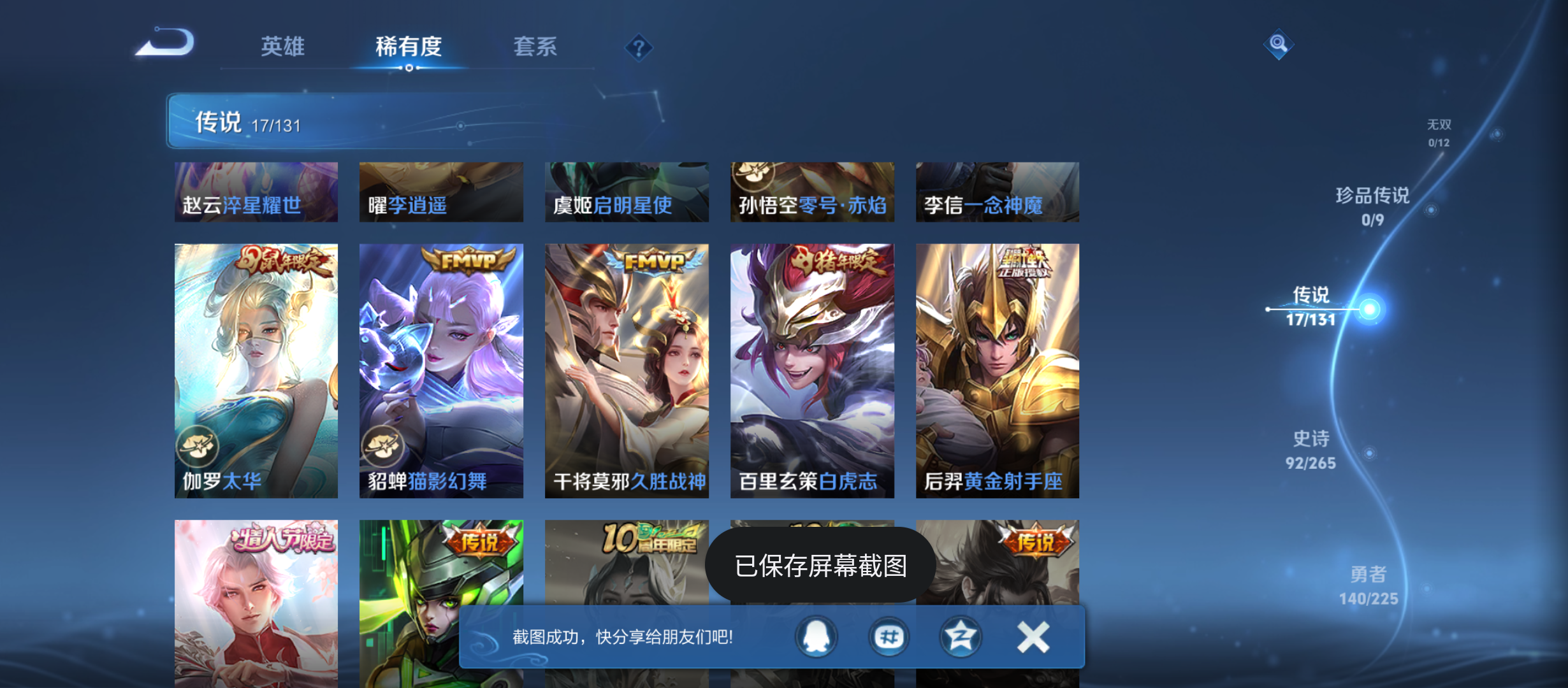Share screenshot via the hash community icon
The height and width of the screenshot is (688, 1568).
pos(889,636)
